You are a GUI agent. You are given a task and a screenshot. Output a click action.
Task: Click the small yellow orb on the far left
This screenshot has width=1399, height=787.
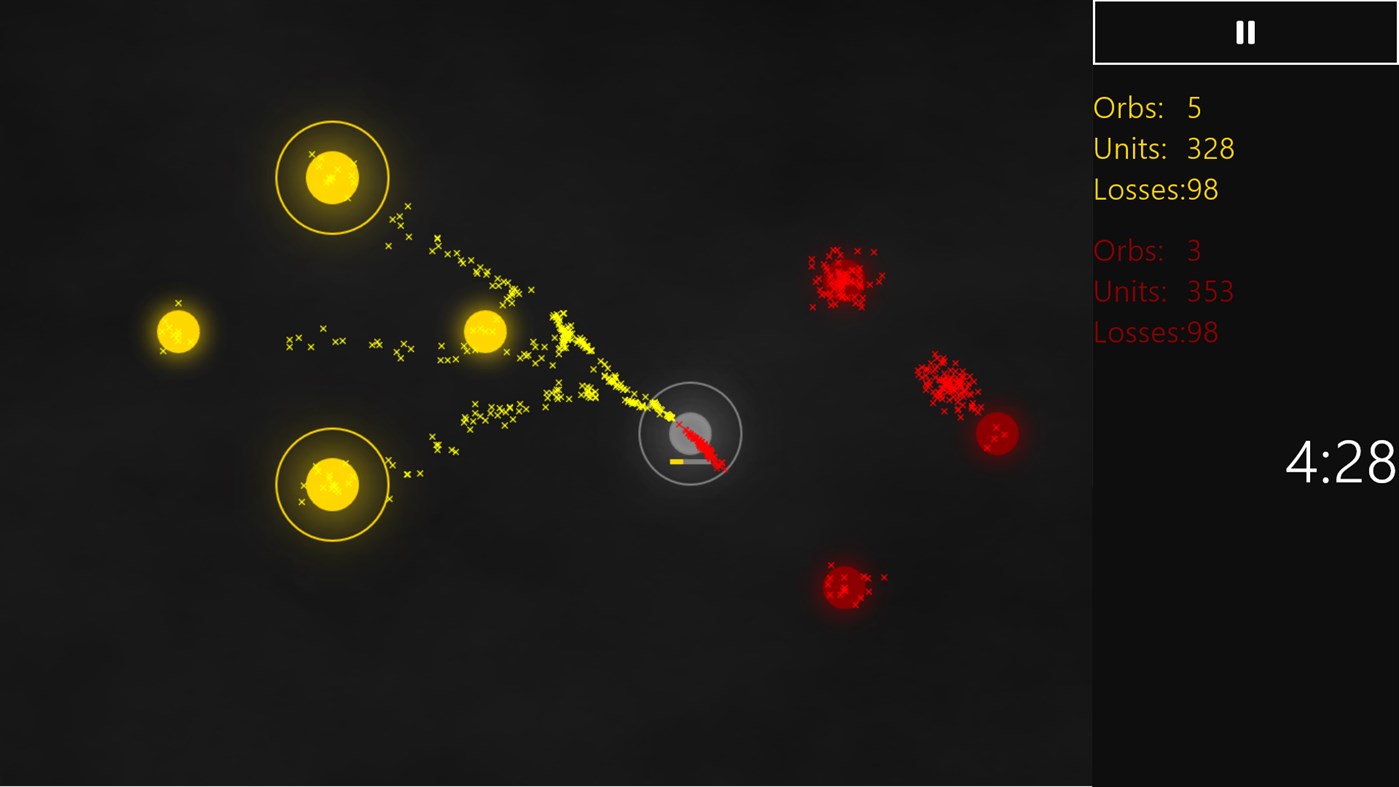tap(178, 333)
